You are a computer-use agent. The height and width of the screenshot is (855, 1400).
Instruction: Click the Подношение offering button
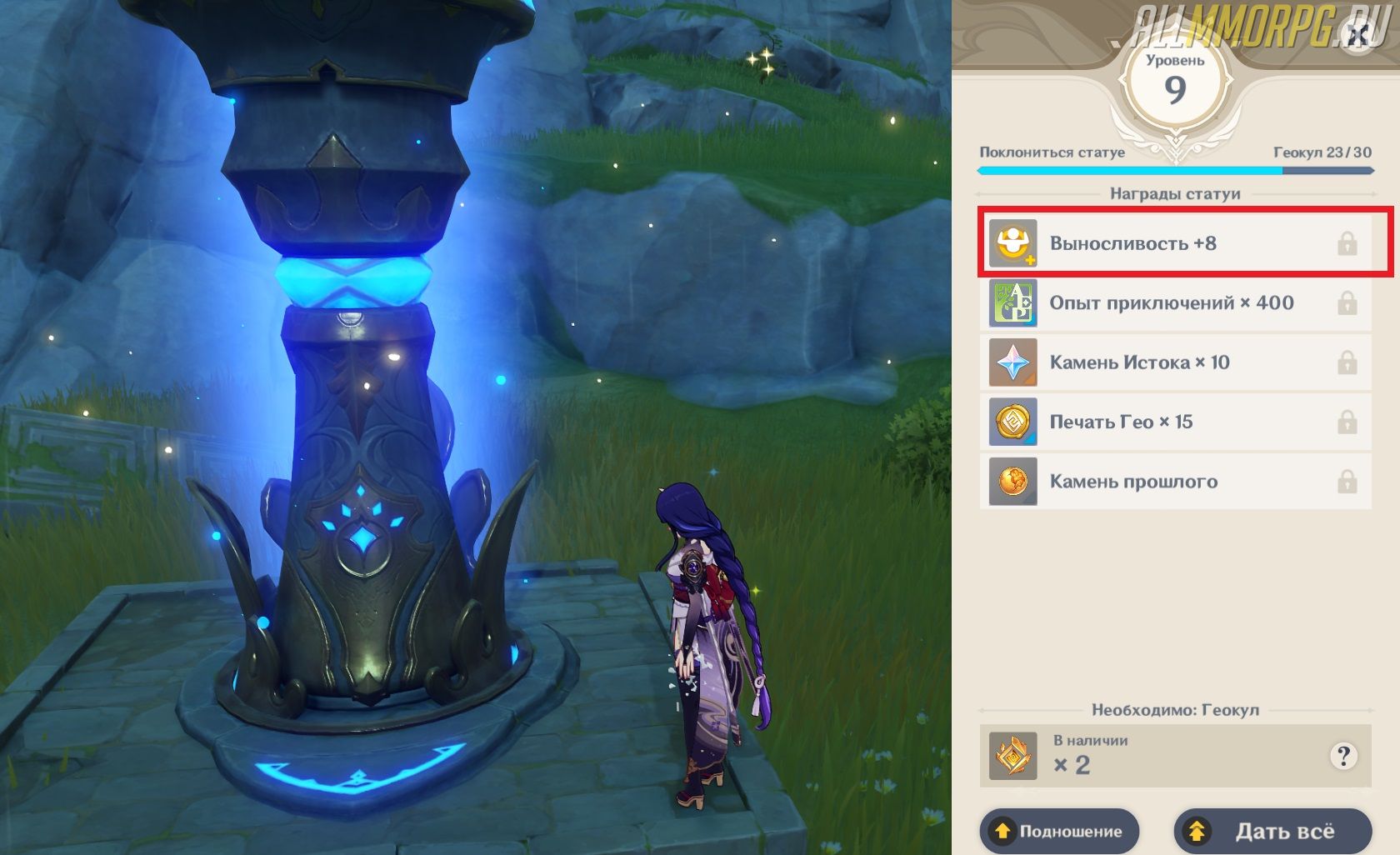pos(1059,831)
